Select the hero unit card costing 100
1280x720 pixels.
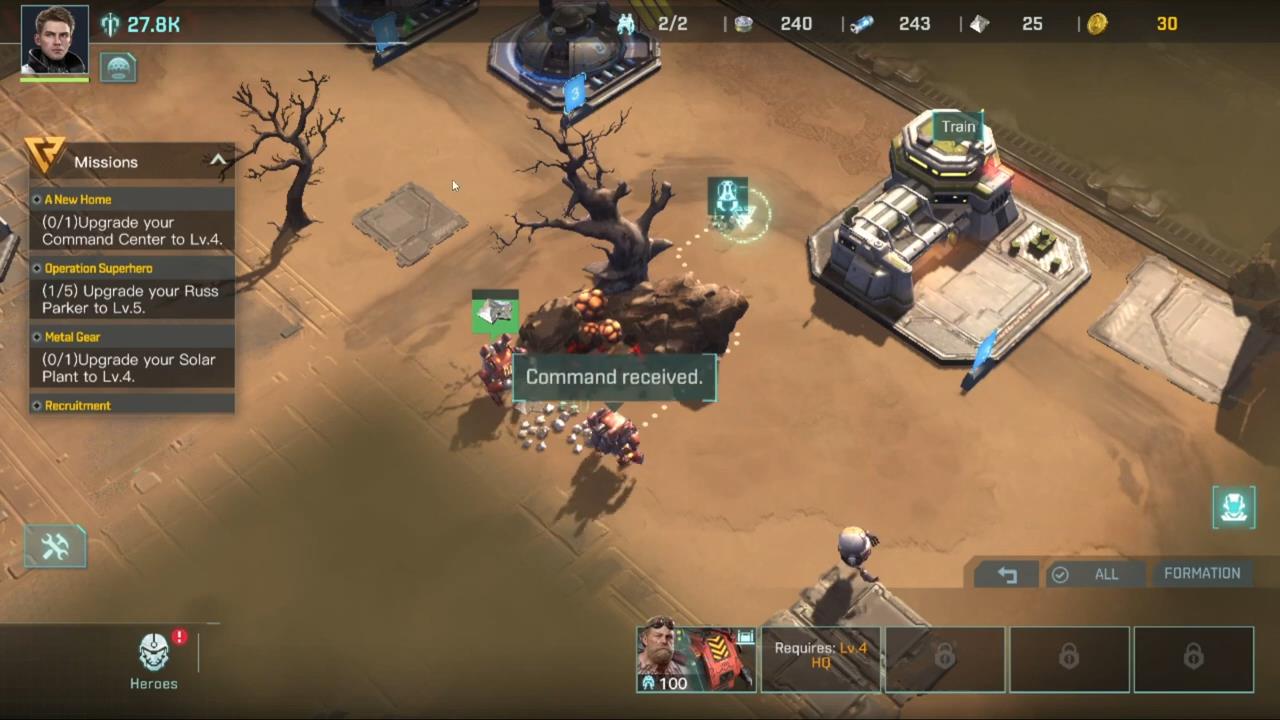695,658
